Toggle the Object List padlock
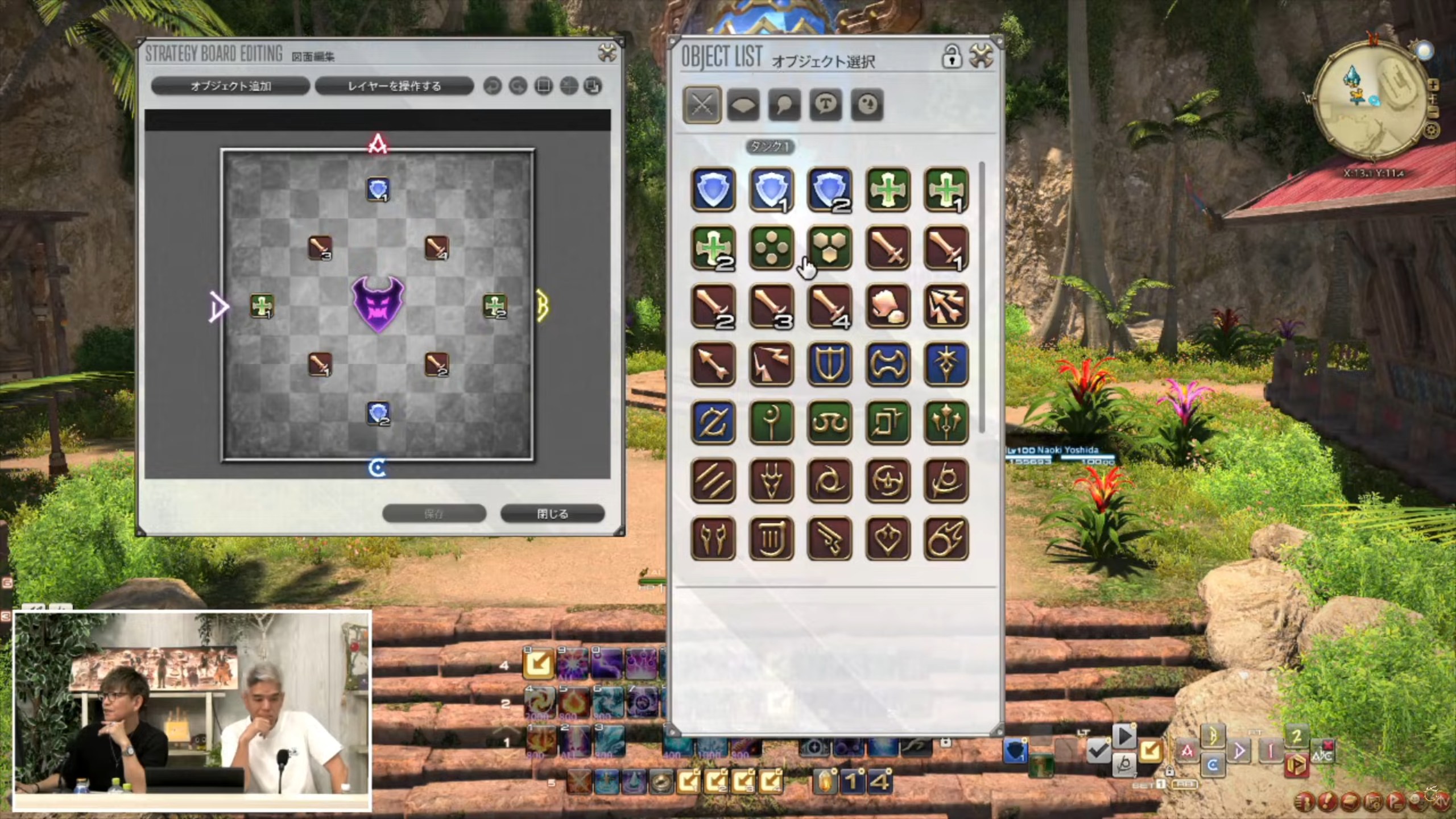Image resolution: width=1456 pixels, height=819 pixels. (x=951, y=56)
